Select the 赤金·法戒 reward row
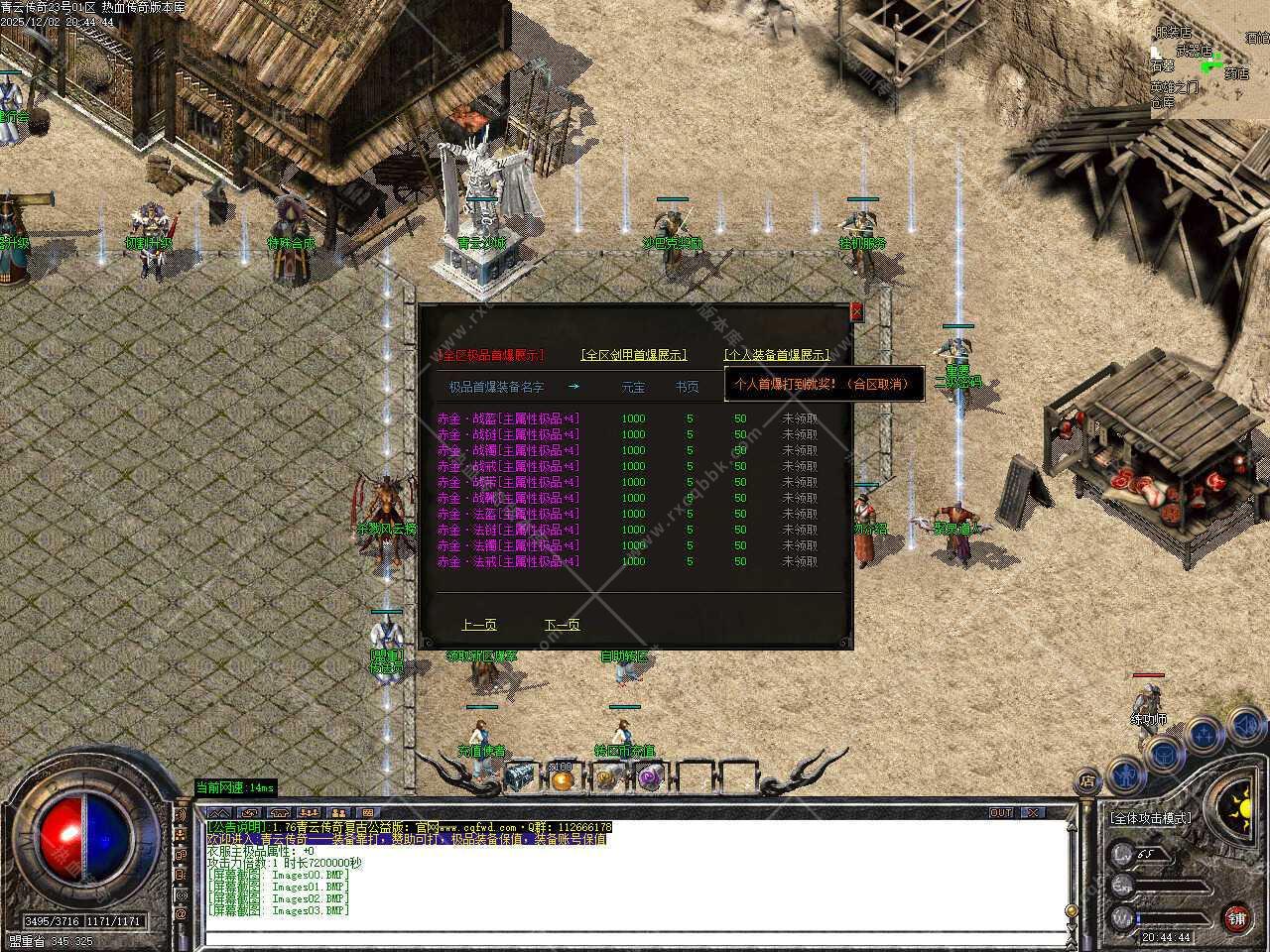1270x952 pixels. pyautogui.click(x=508, y=561)
